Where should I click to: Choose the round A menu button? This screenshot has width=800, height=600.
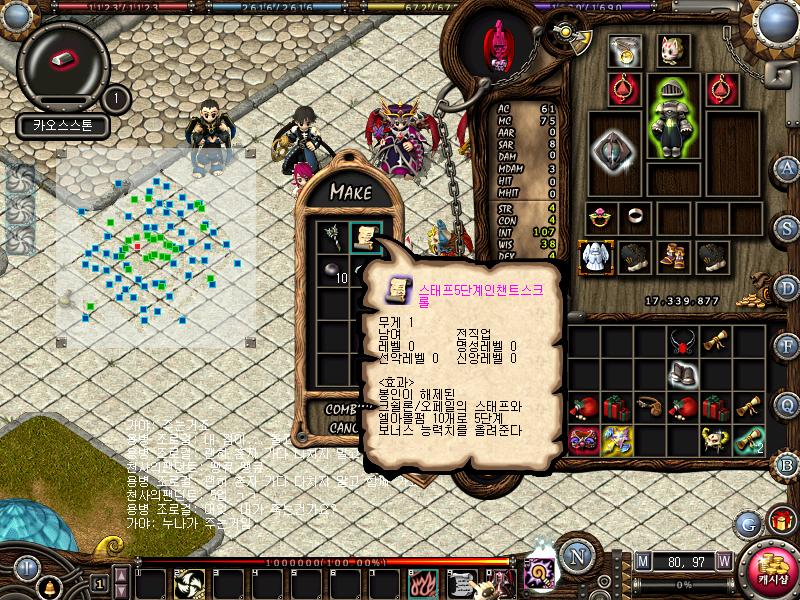(787, 168)
